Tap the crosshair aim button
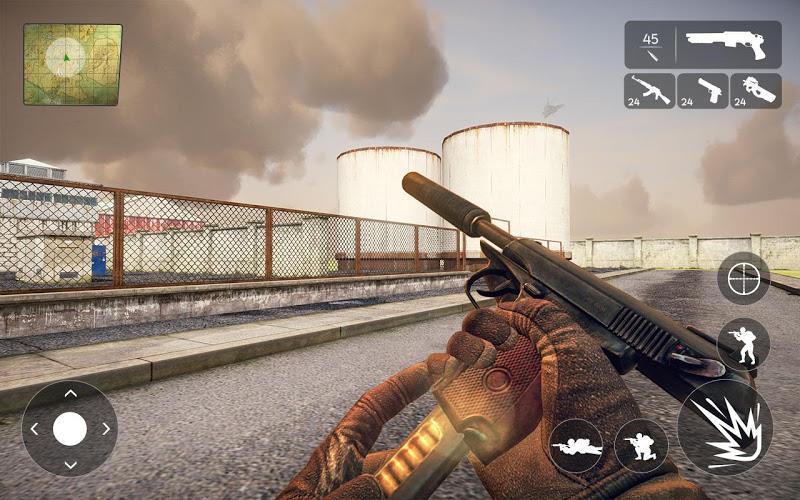 [x=743, y=278]
